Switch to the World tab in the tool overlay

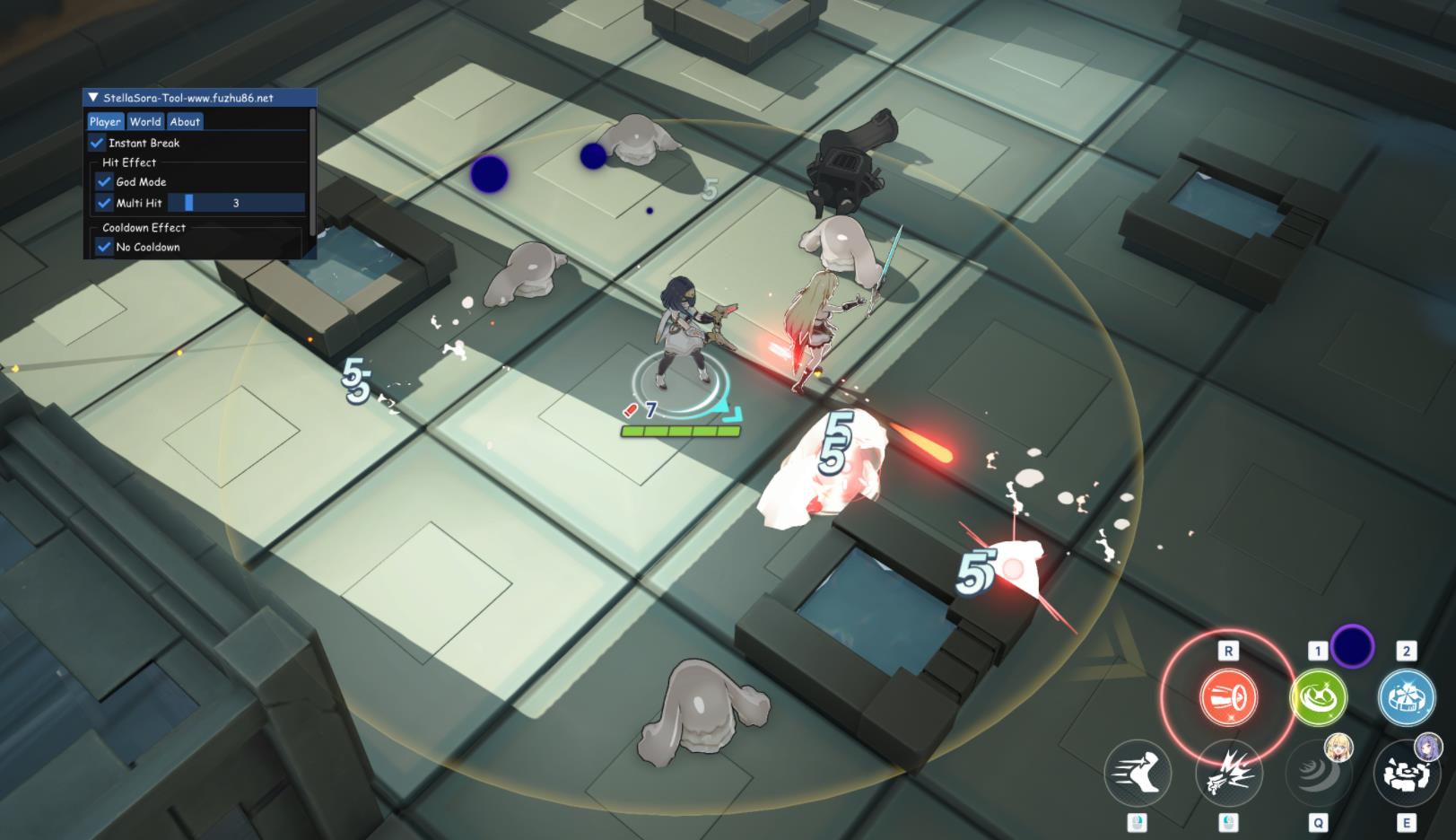coord(144,122)
